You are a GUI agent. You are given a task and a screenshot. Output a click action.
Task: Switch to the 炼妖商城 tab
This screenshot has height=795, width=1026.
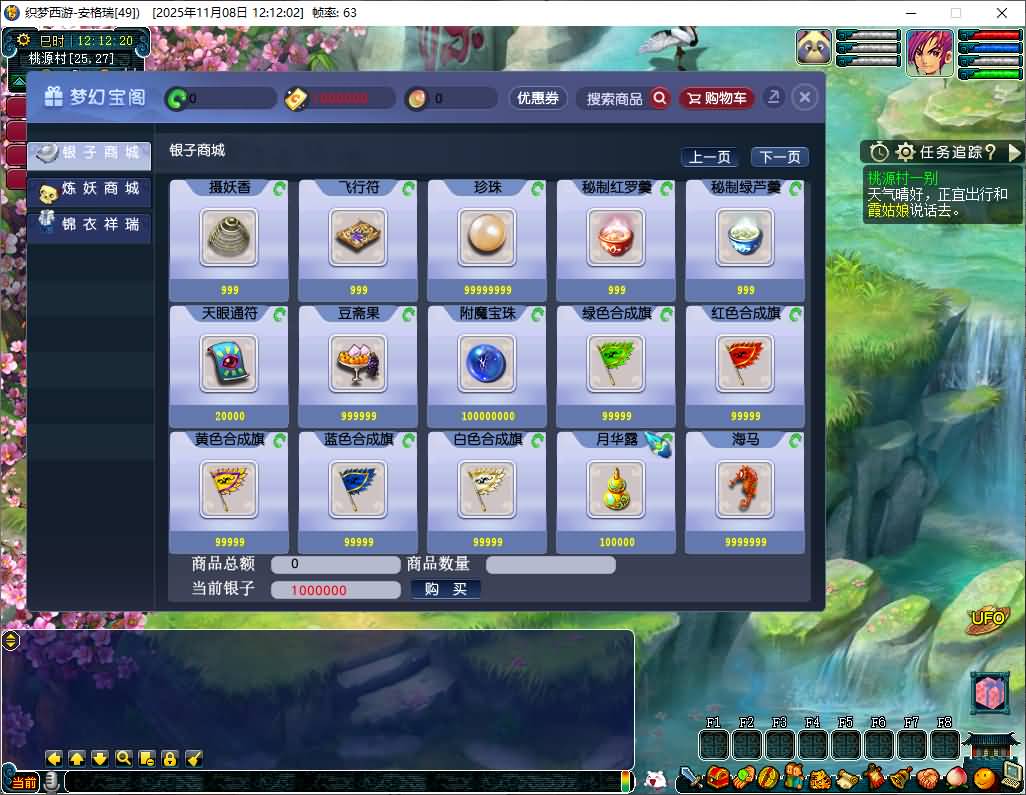point(90,189)
